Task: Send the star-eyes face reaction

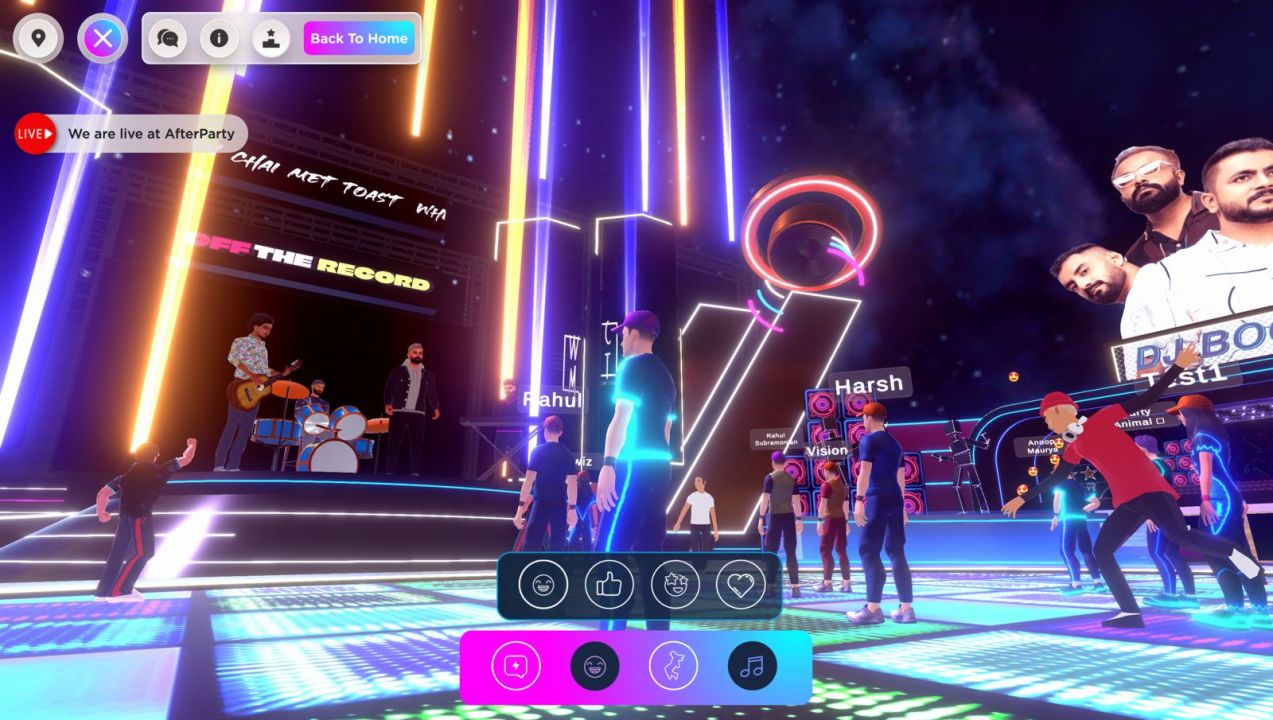Action: (x=675, y=584)
